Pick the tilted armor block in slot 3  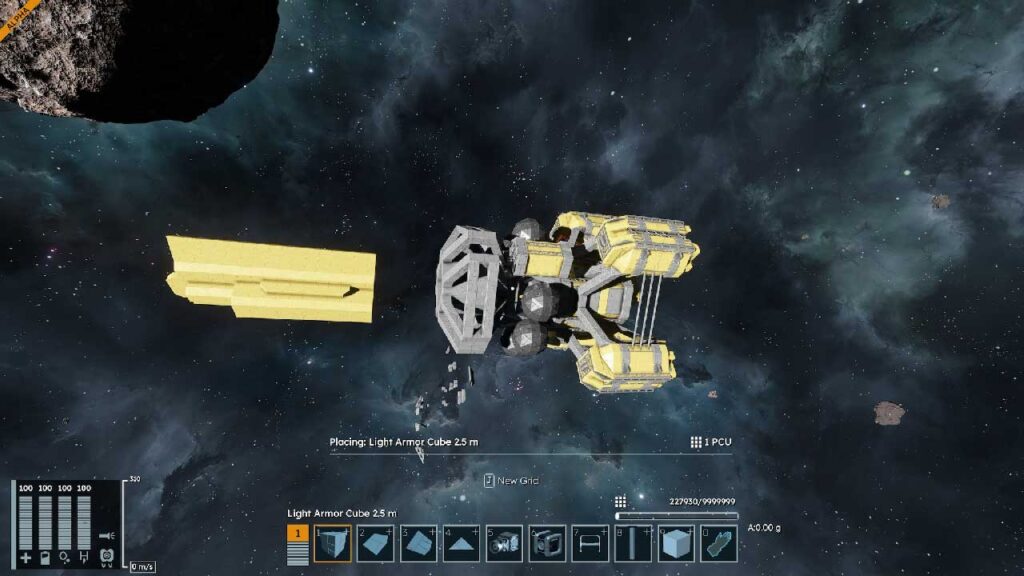[x=418, y=543]
